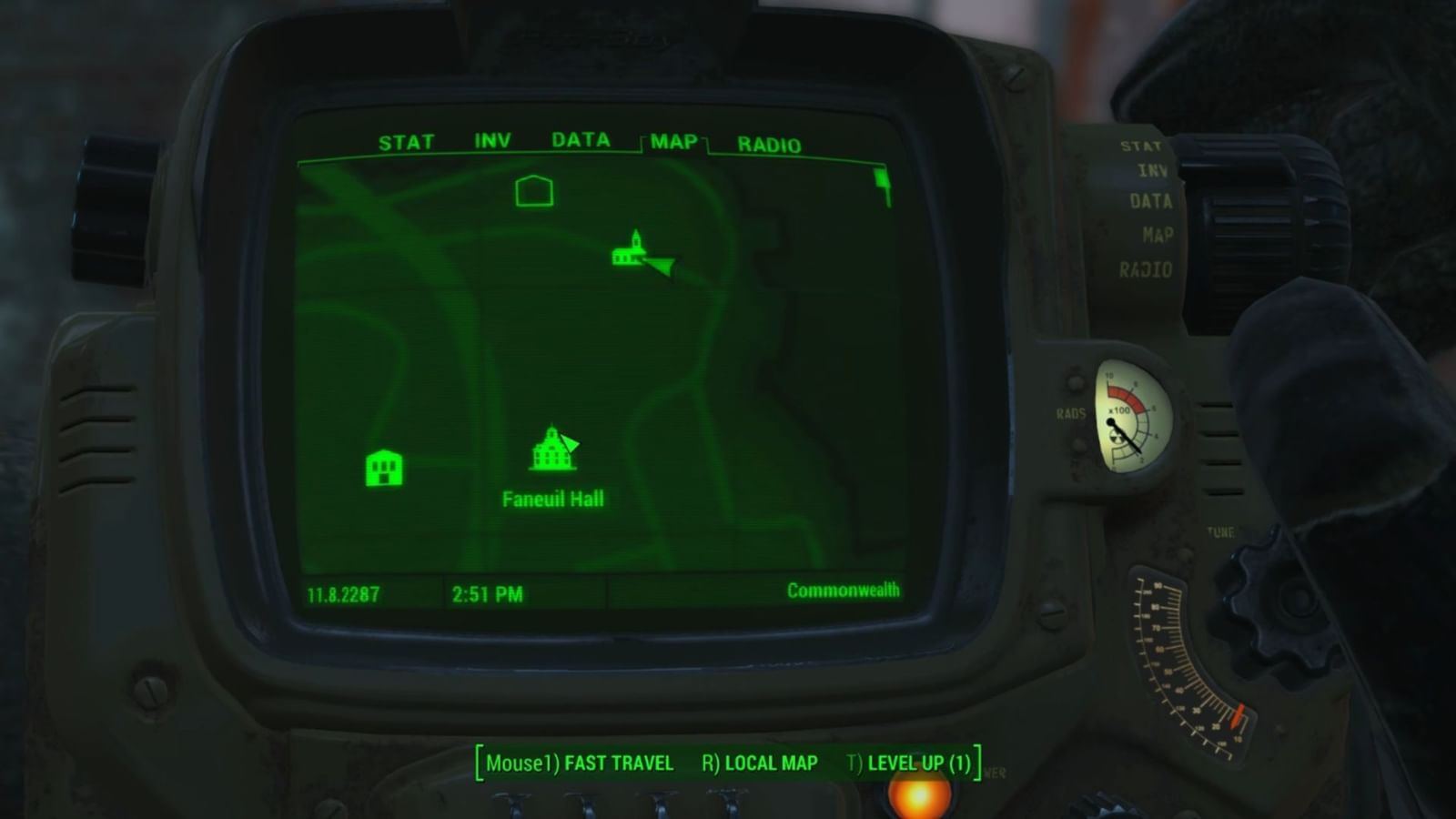The height and width of the screenshot is (819, 1456).
Task: Expand the Commonwealth region label
Action: pyautogui.click(x=842, y=590)
